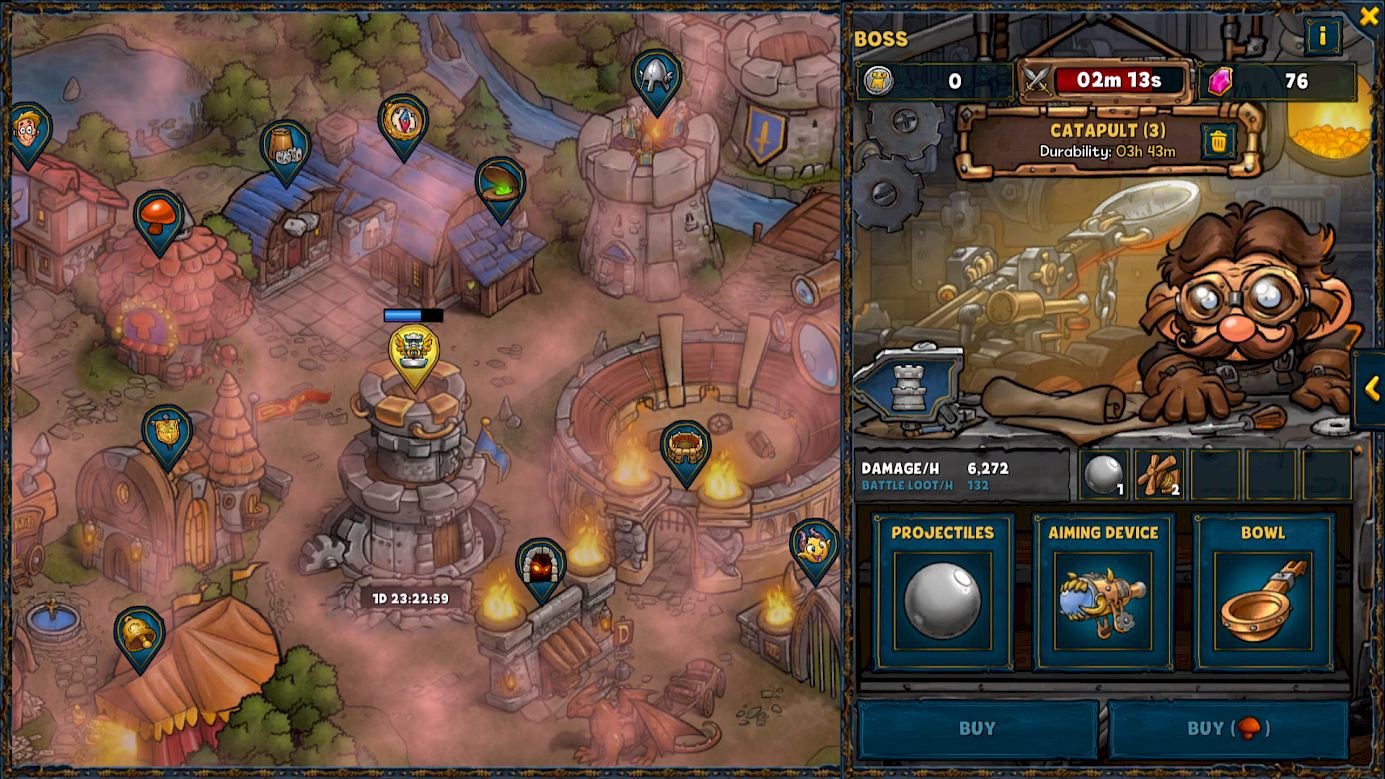Screen dimensions: 1385x779
Task: Open the golden shield guild marker
Action: 166,432
